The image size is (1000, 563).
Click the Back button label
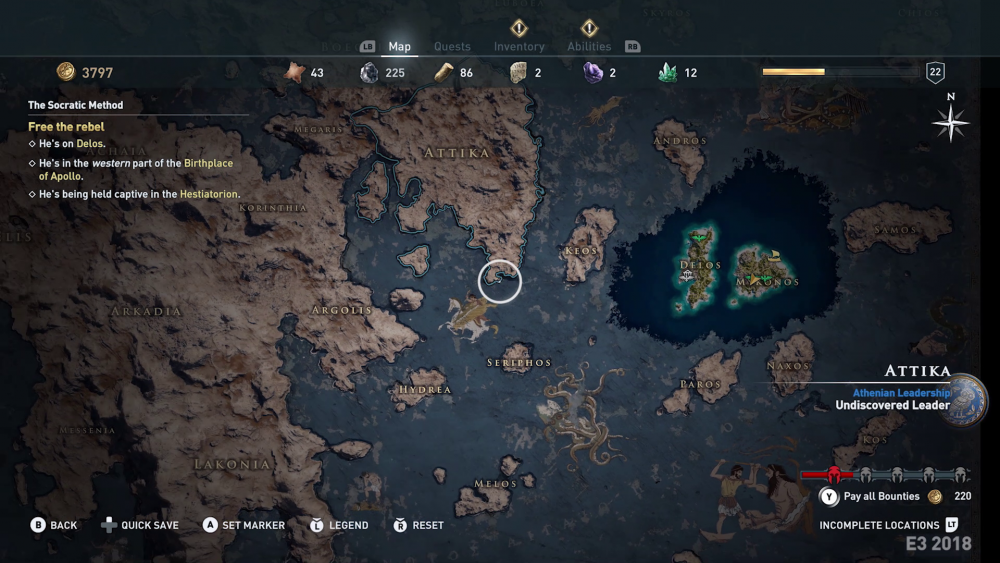(63, 525)
